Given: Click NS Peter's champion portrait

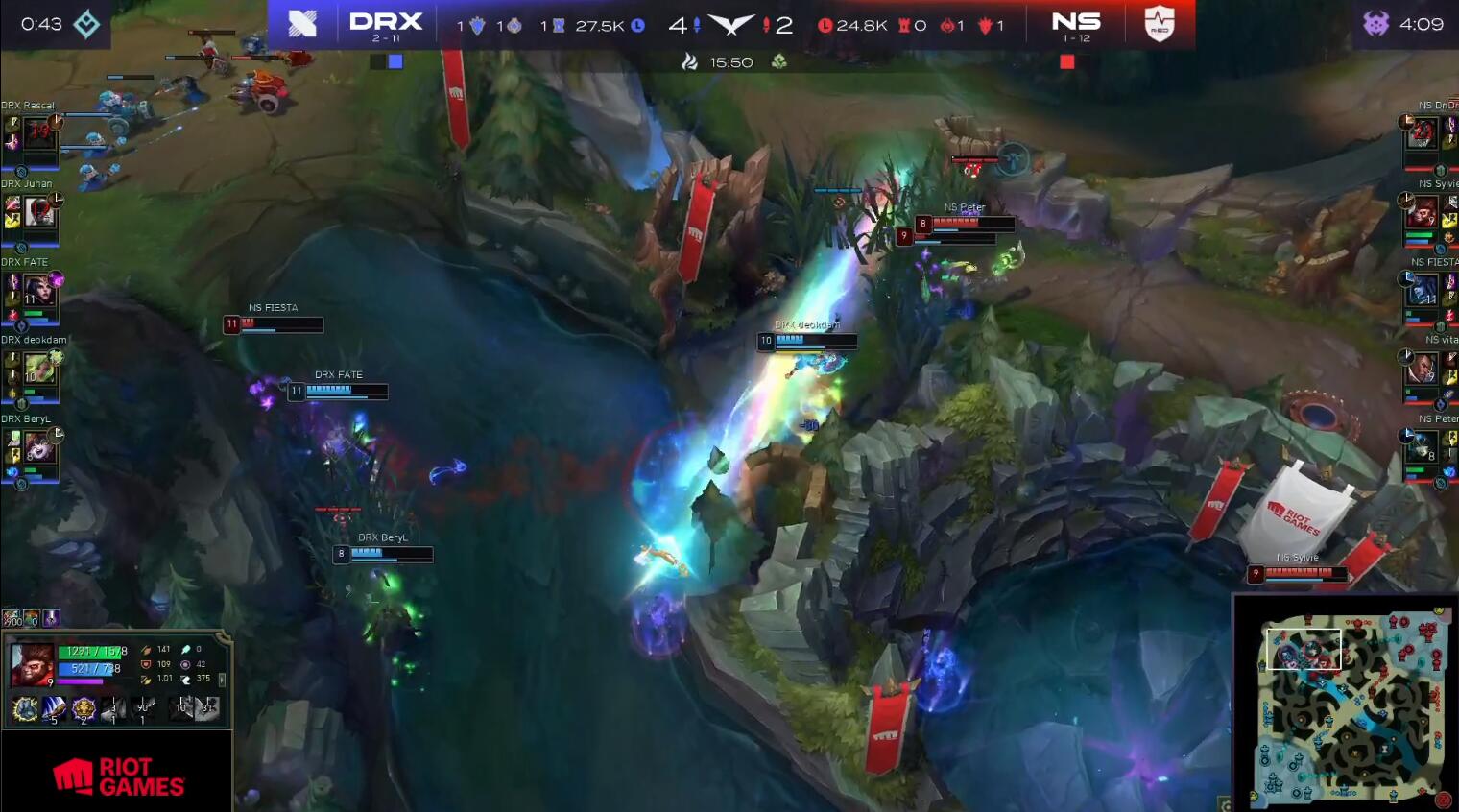Looking at the screenshot, I should click(x=1422, y=446).
